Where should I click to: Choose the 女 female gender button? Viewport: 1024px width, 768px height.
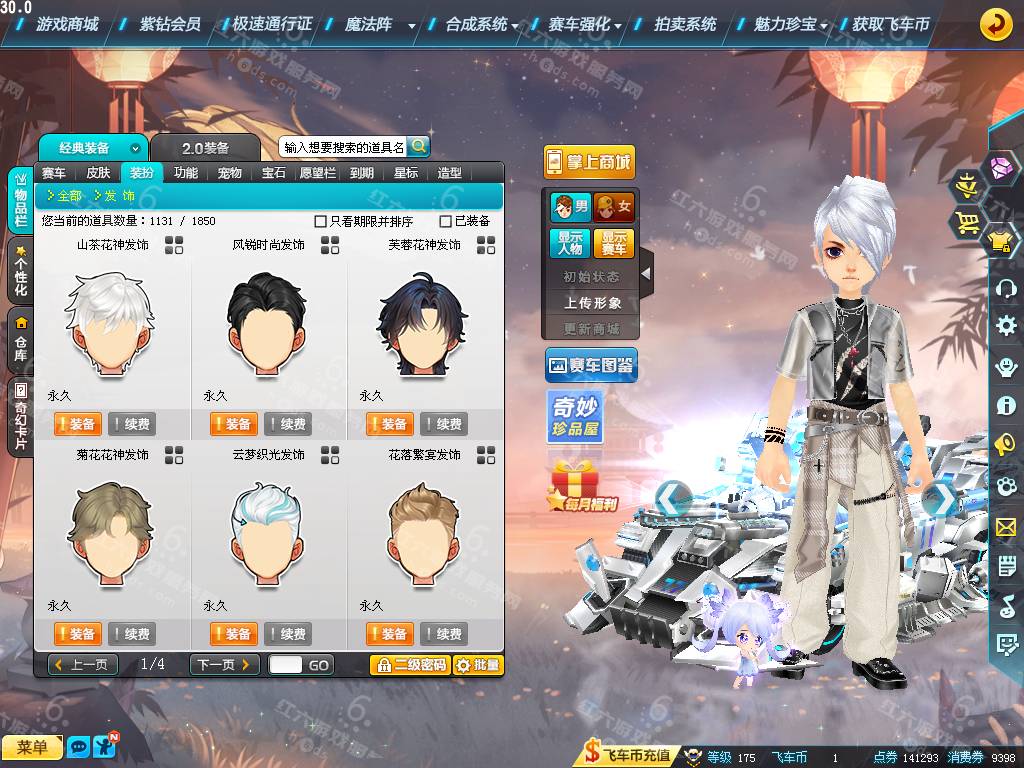tap(614, 208)
